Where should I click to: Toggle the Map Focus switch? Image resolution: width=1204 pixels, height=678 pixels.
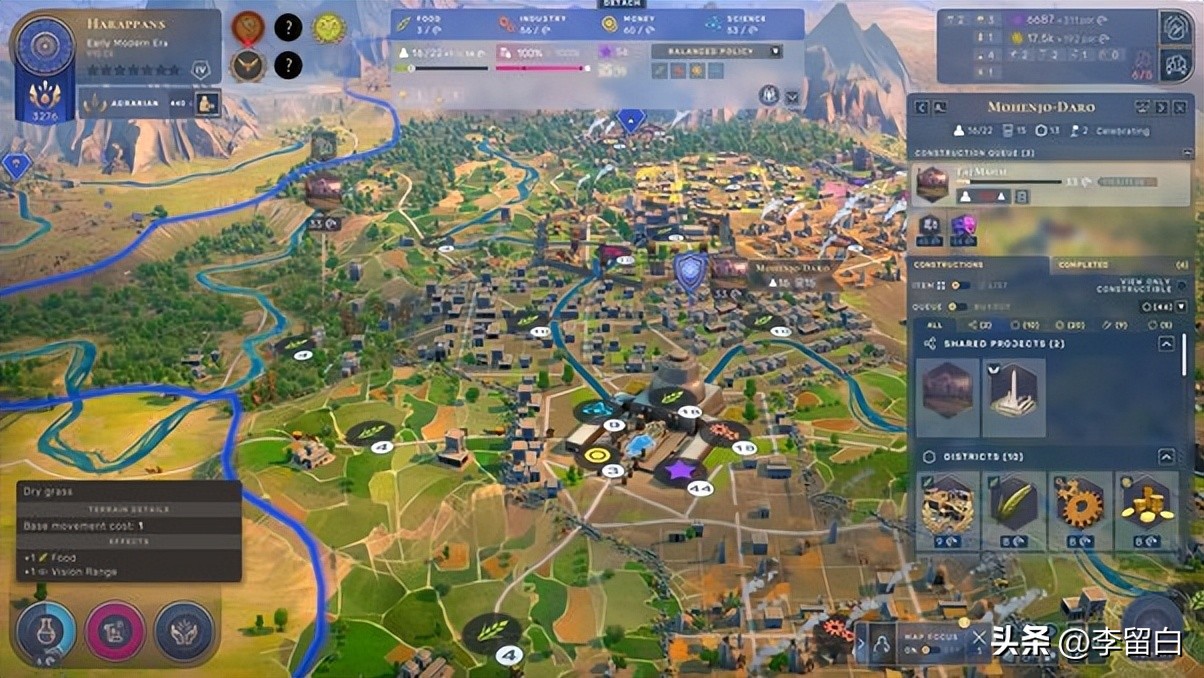927,649
